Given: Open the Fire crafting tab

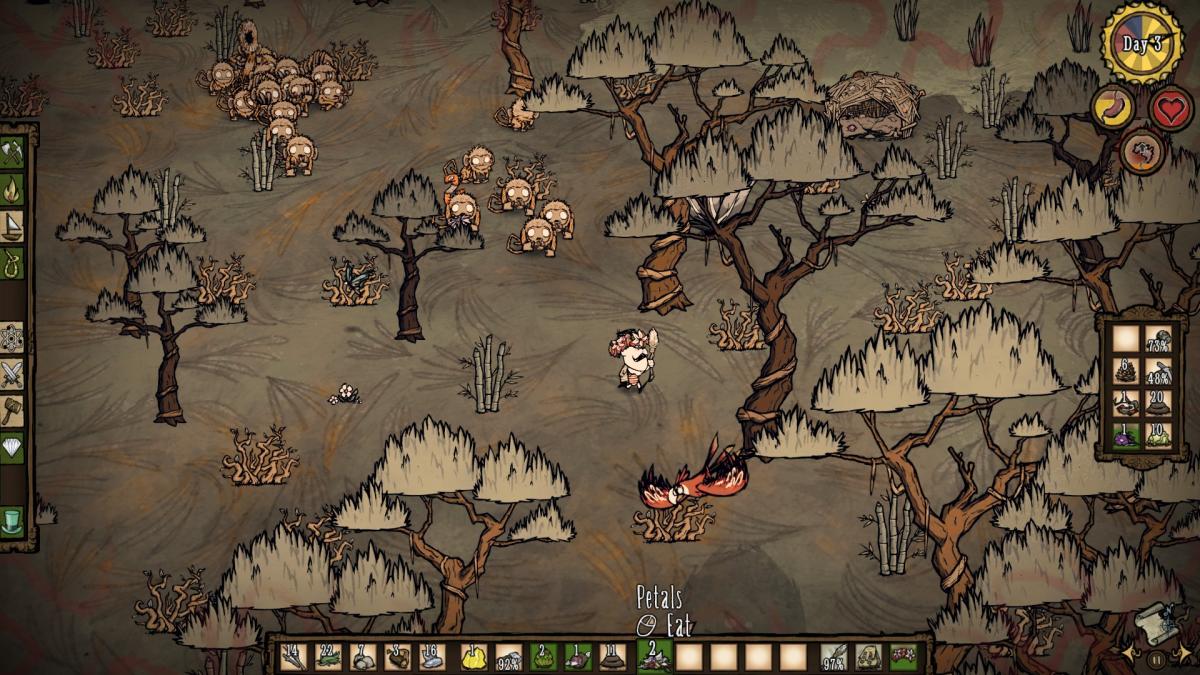Looking at the screenshot, I should 14,187.
